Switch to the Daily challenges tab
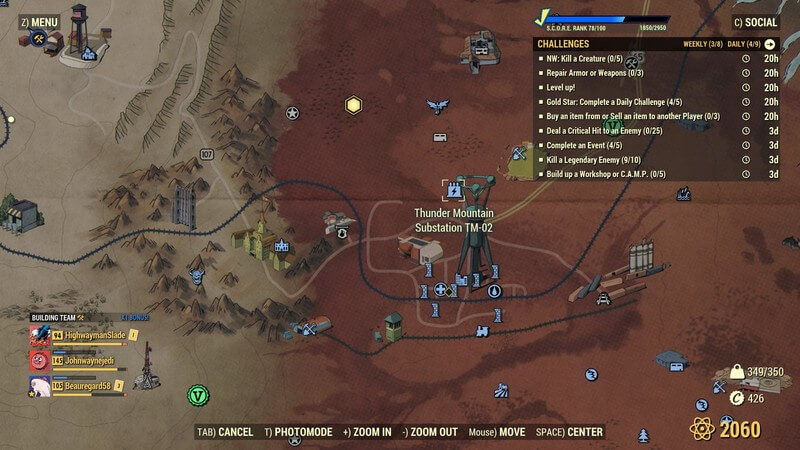 point(743,44)
